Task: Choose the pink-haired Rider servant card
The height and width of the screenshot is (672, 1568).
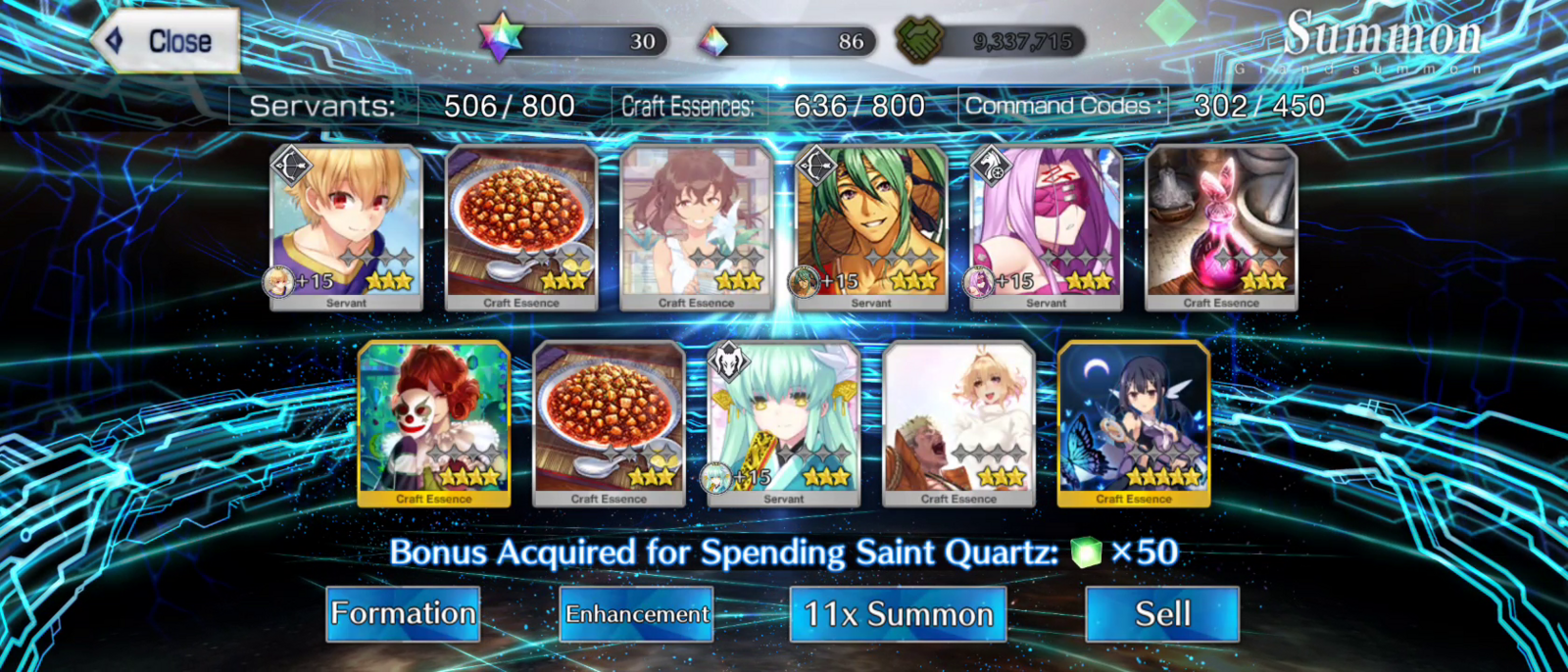Action: pyautogui.click(x=1046, y=227)
